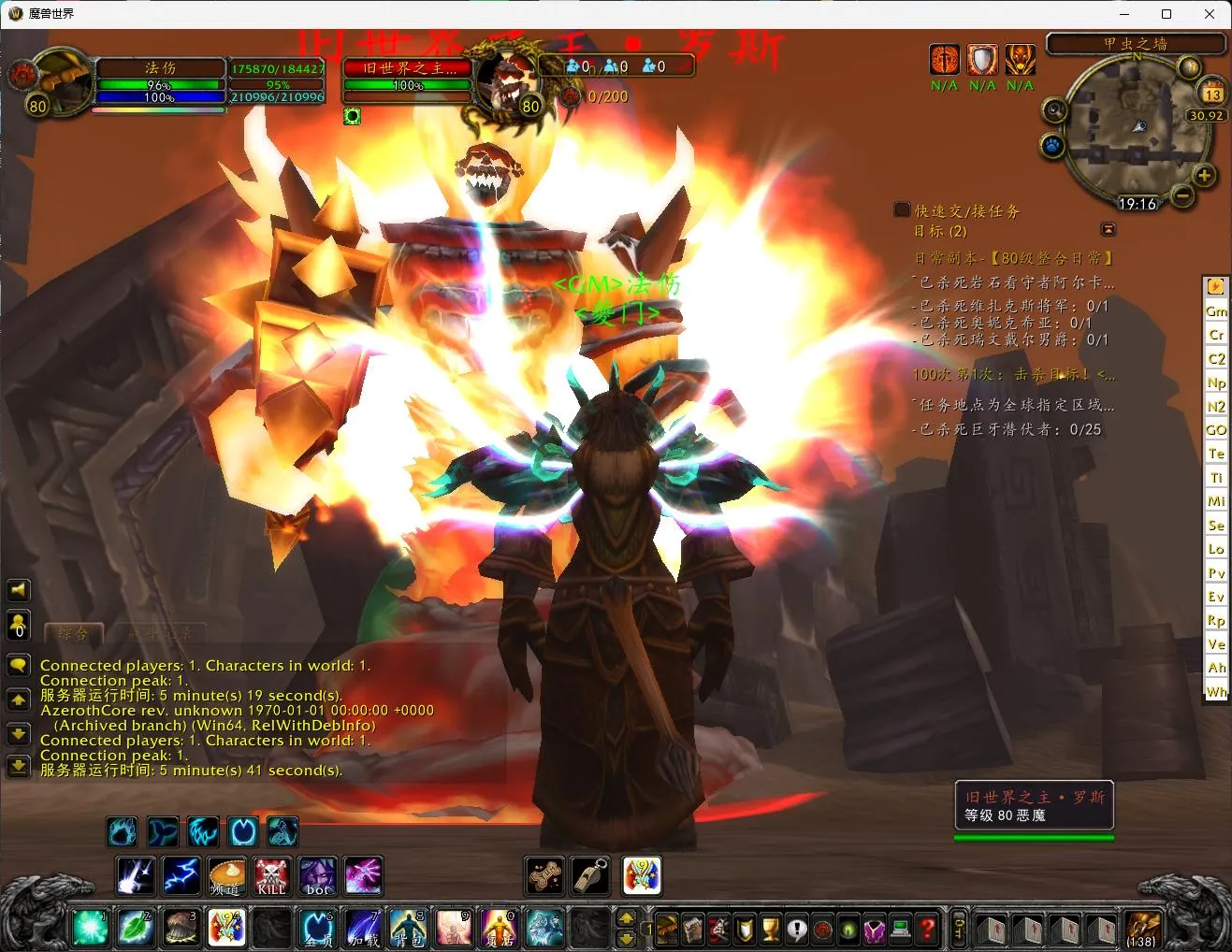This screenshot has height=952, width=1232.
Task: Zoom in the minimap with plus button
Action: 1204,176
